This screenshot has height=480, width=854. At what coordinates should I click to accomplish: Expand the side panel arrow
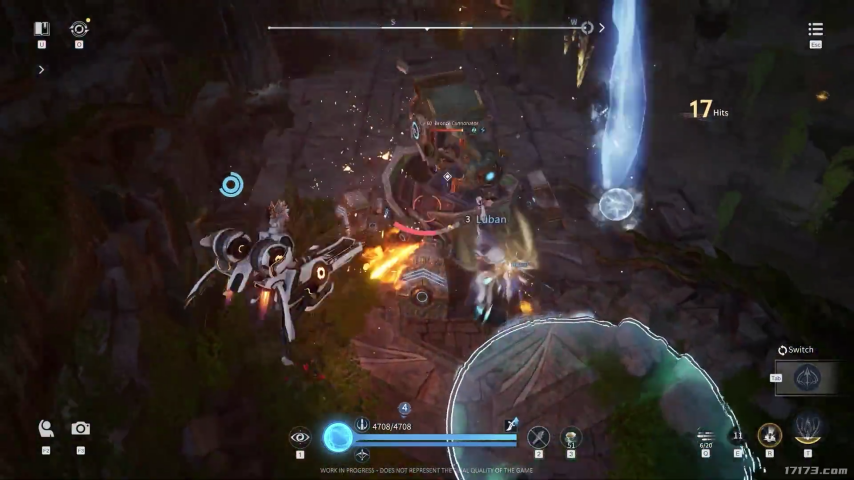click(x=41, y=70)
